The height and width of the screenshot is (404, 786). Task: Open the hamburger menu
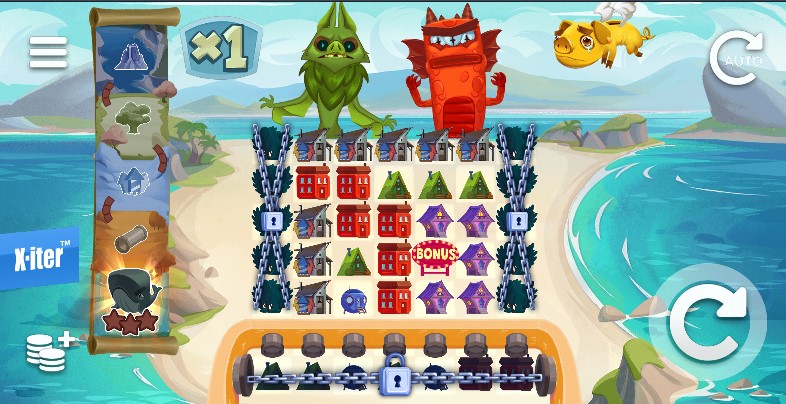pyautogui.click(x=47, y=52)
